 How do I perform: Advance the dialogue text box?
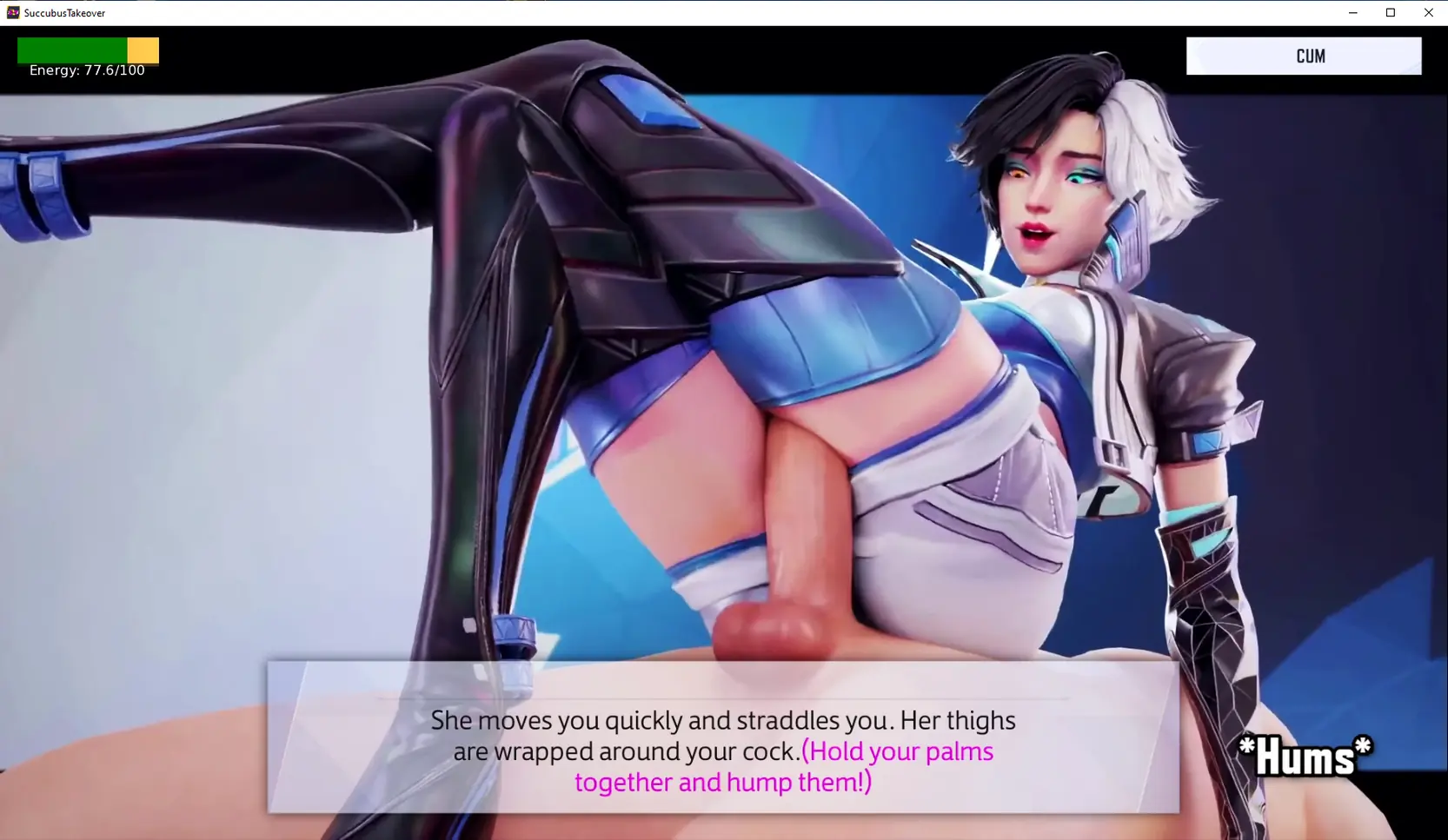point(722,737)
